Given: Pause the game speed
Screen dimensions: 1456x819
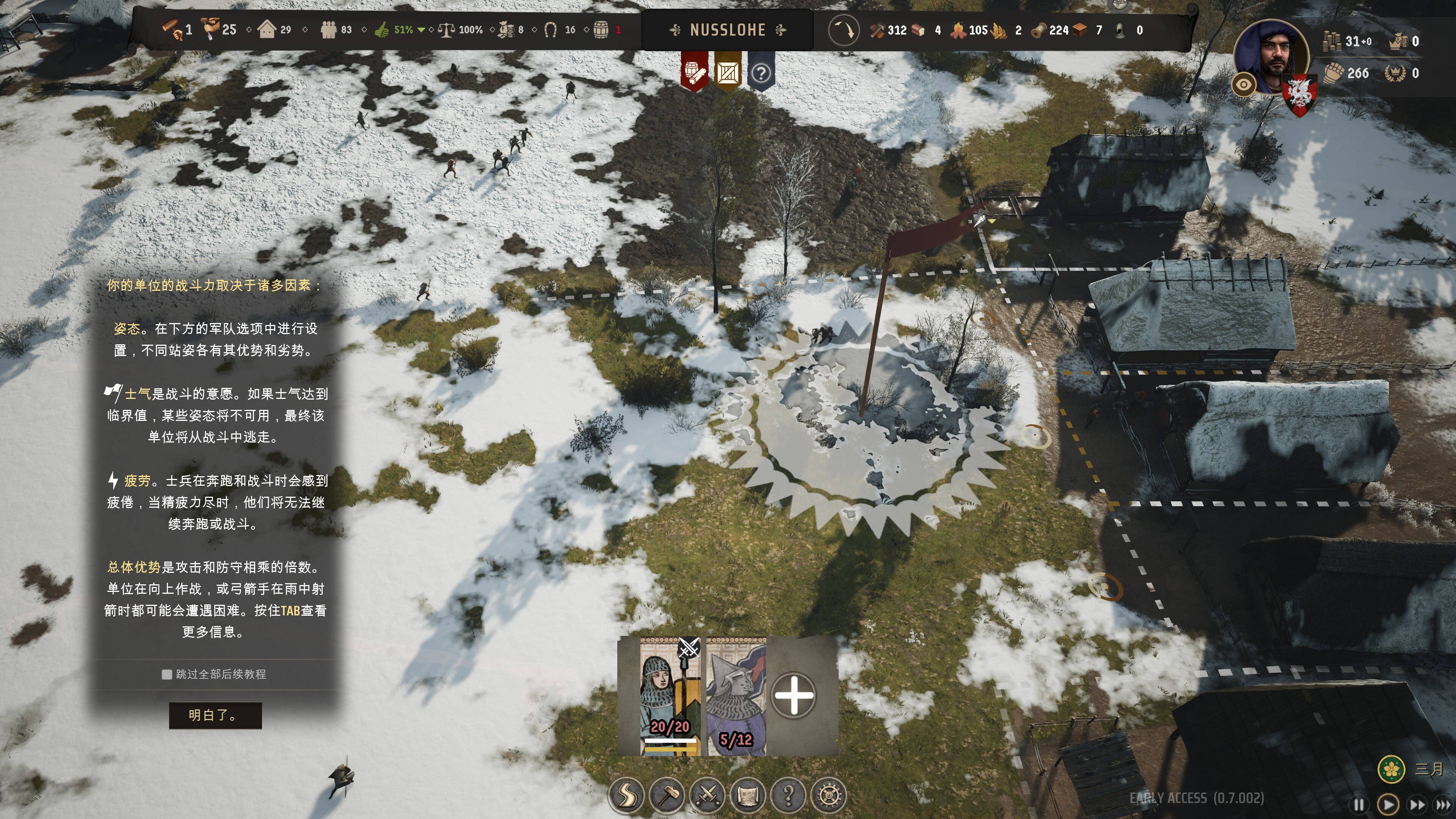Looking at the screenshot, I should pyautogui.click(x=1359, y=804).
